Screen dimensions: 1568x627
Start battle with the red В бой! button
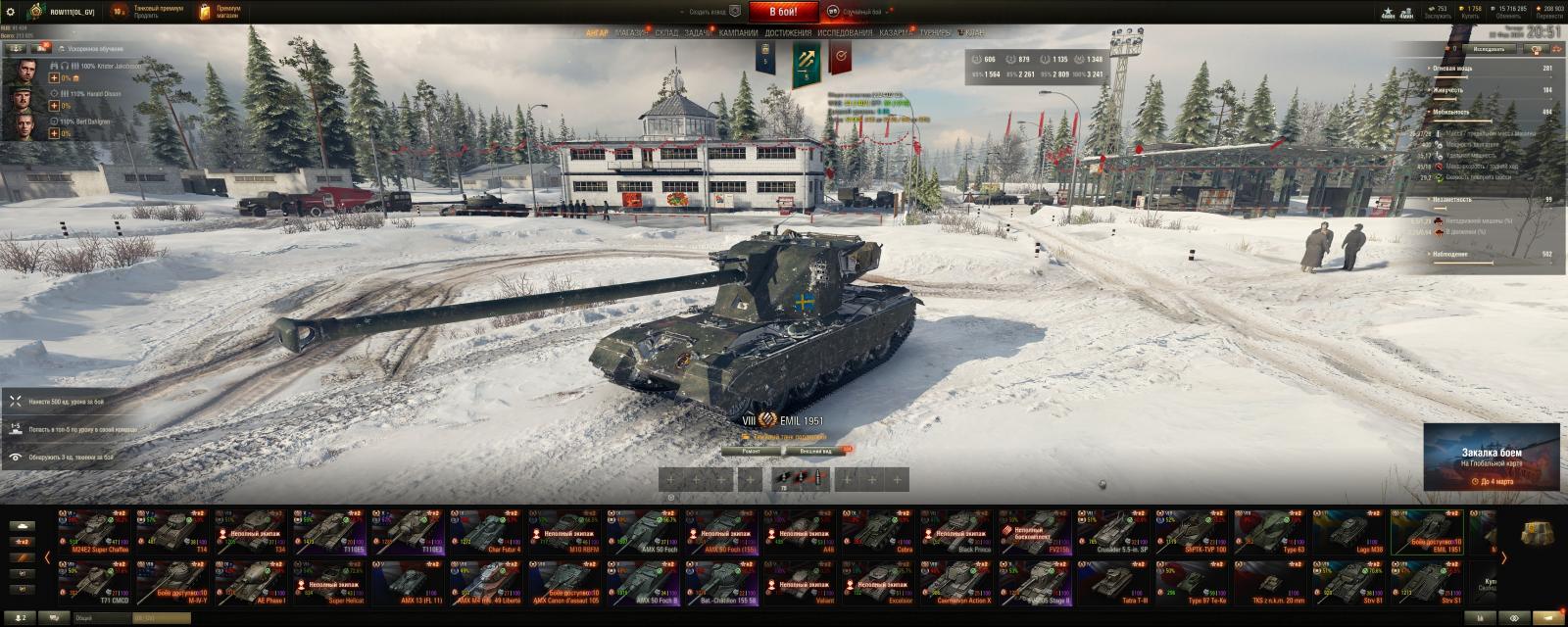tap(783, 12)
